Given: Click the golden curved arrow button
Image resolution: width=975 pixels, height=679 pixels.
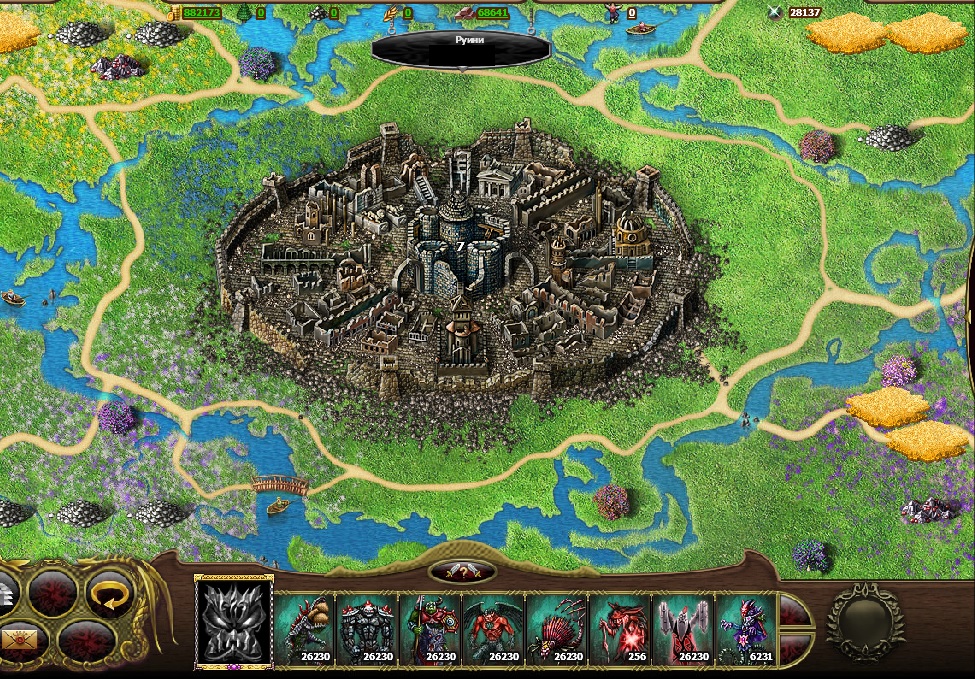Looking at the screenshot, I should 108,593.
